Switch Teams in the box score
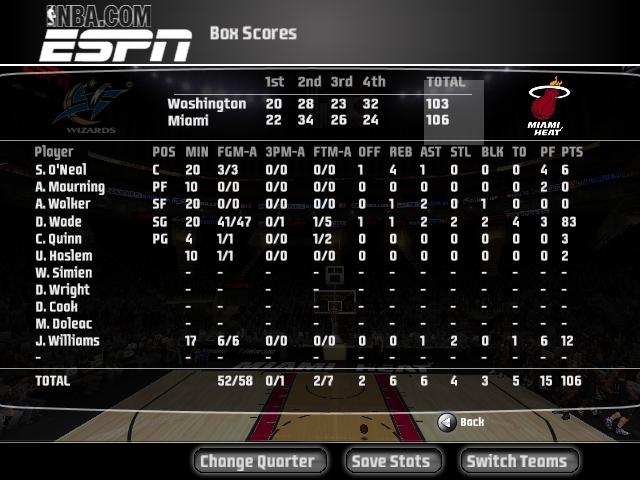Screen dimensions: 640x480 coord(517,461)
